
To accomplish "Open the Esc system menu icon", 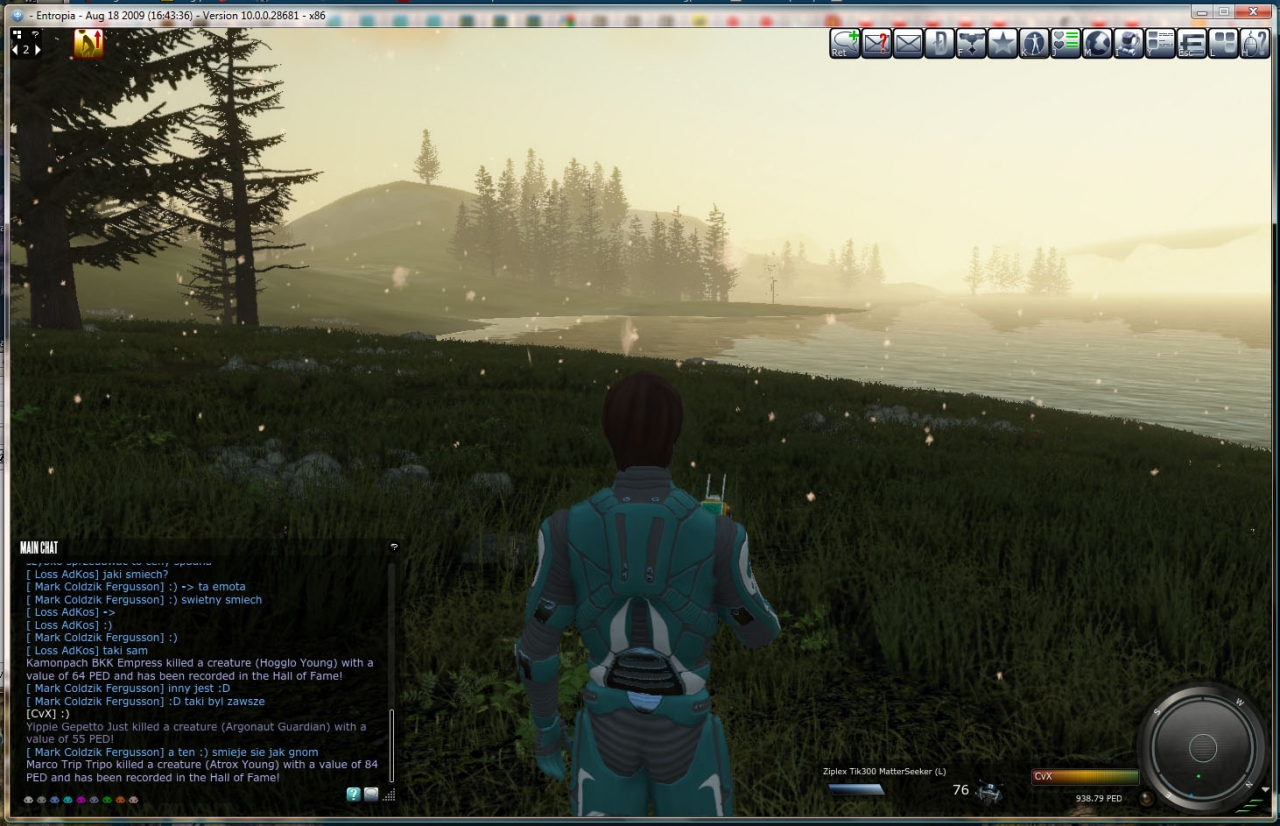I will pyautogui.click(x=1192, y=43).
